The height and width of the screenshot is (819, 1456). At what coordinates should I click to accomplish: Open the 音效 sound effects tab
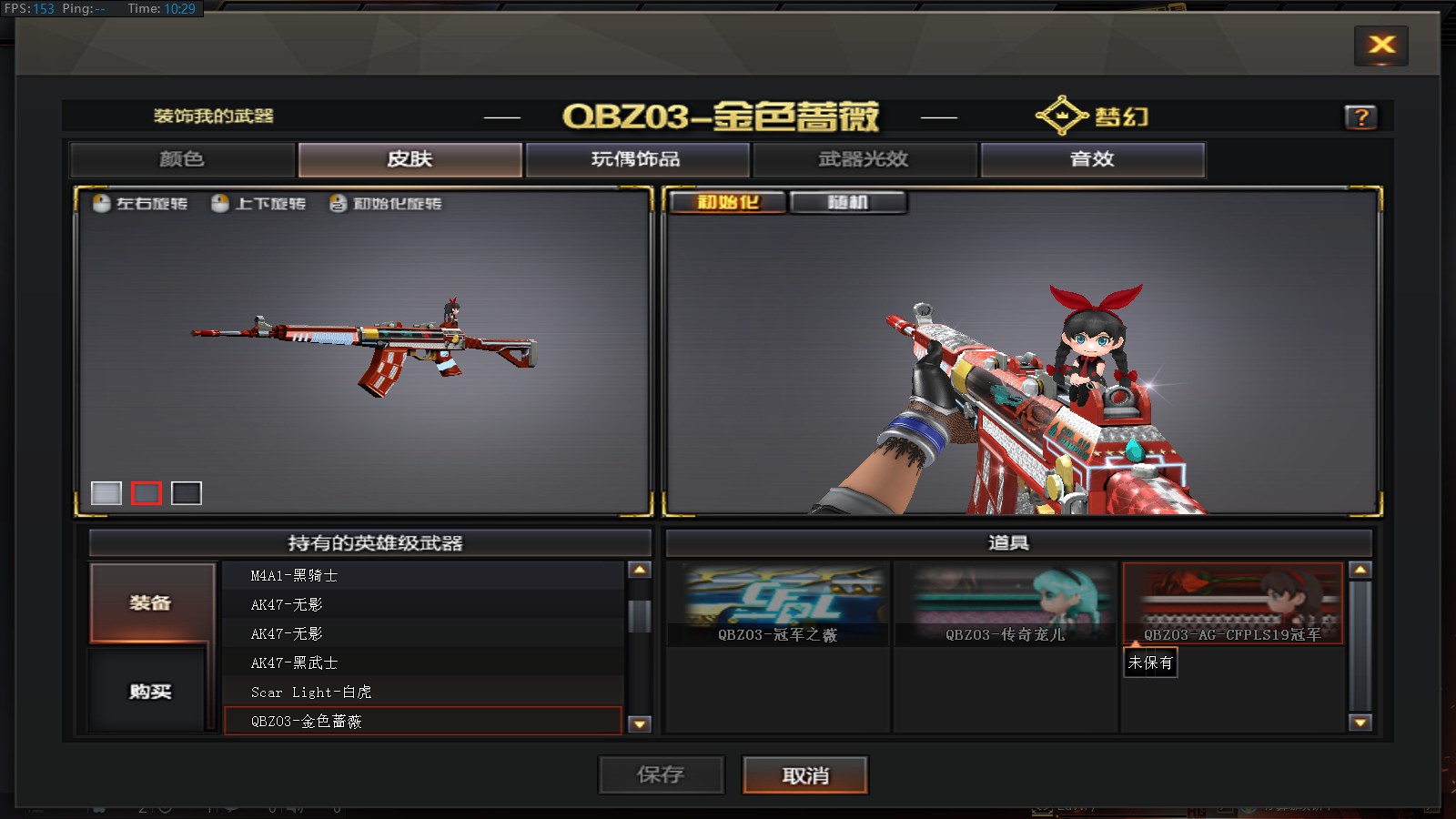tap(1092, 159)
